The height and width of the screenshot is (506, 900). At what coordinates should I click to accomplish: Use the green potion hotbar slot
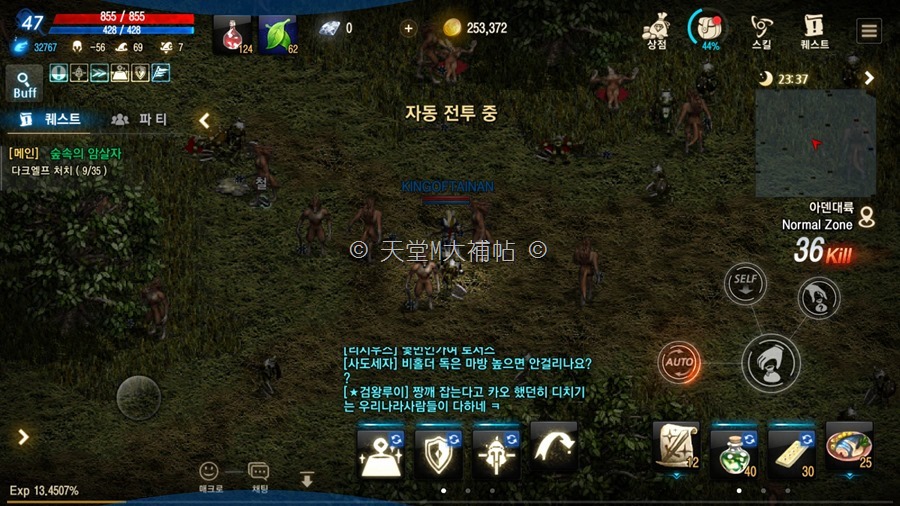pos(734,446)
